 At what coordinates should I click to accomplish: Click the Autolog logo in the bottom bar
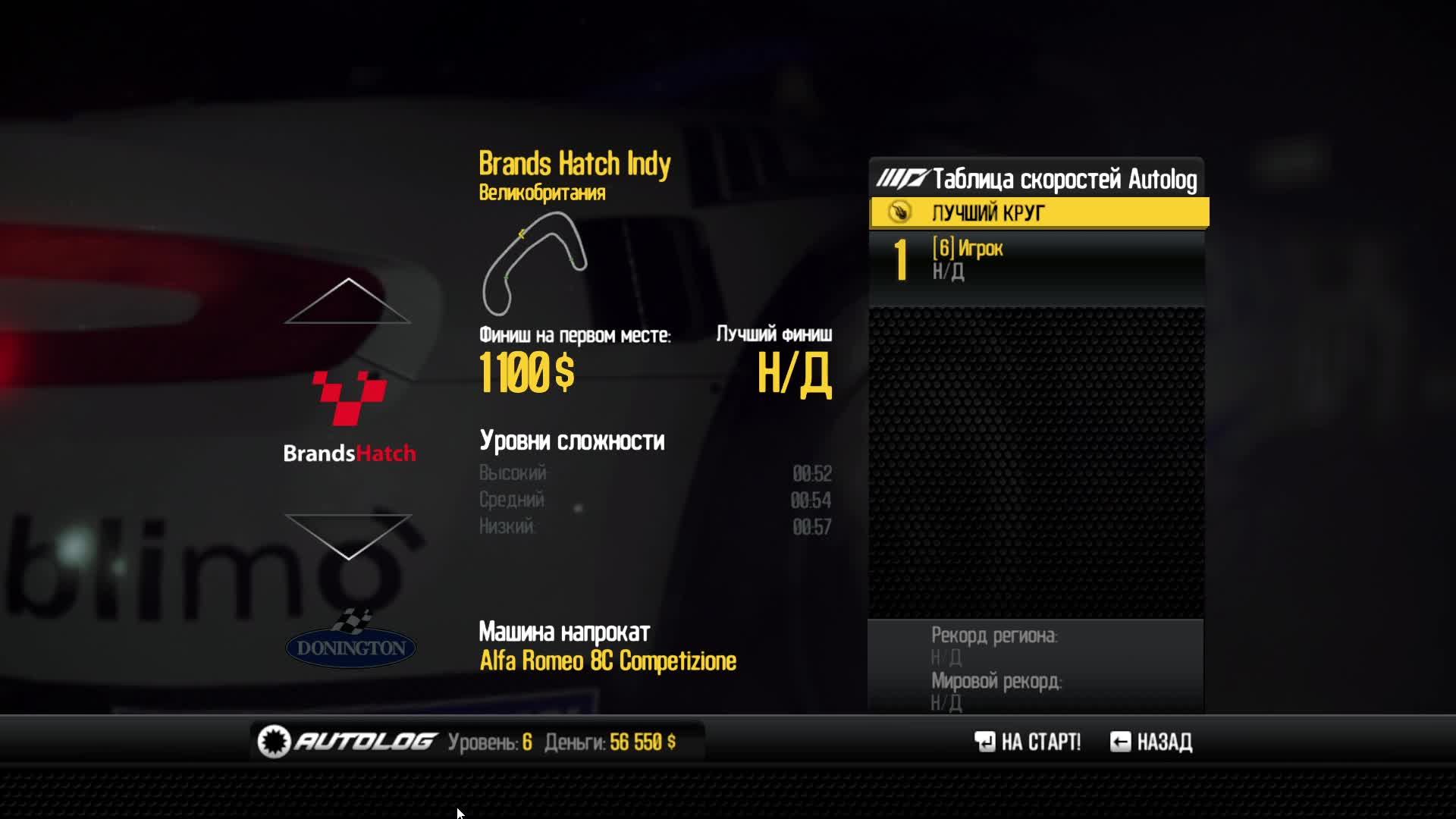tap(345, 742)
